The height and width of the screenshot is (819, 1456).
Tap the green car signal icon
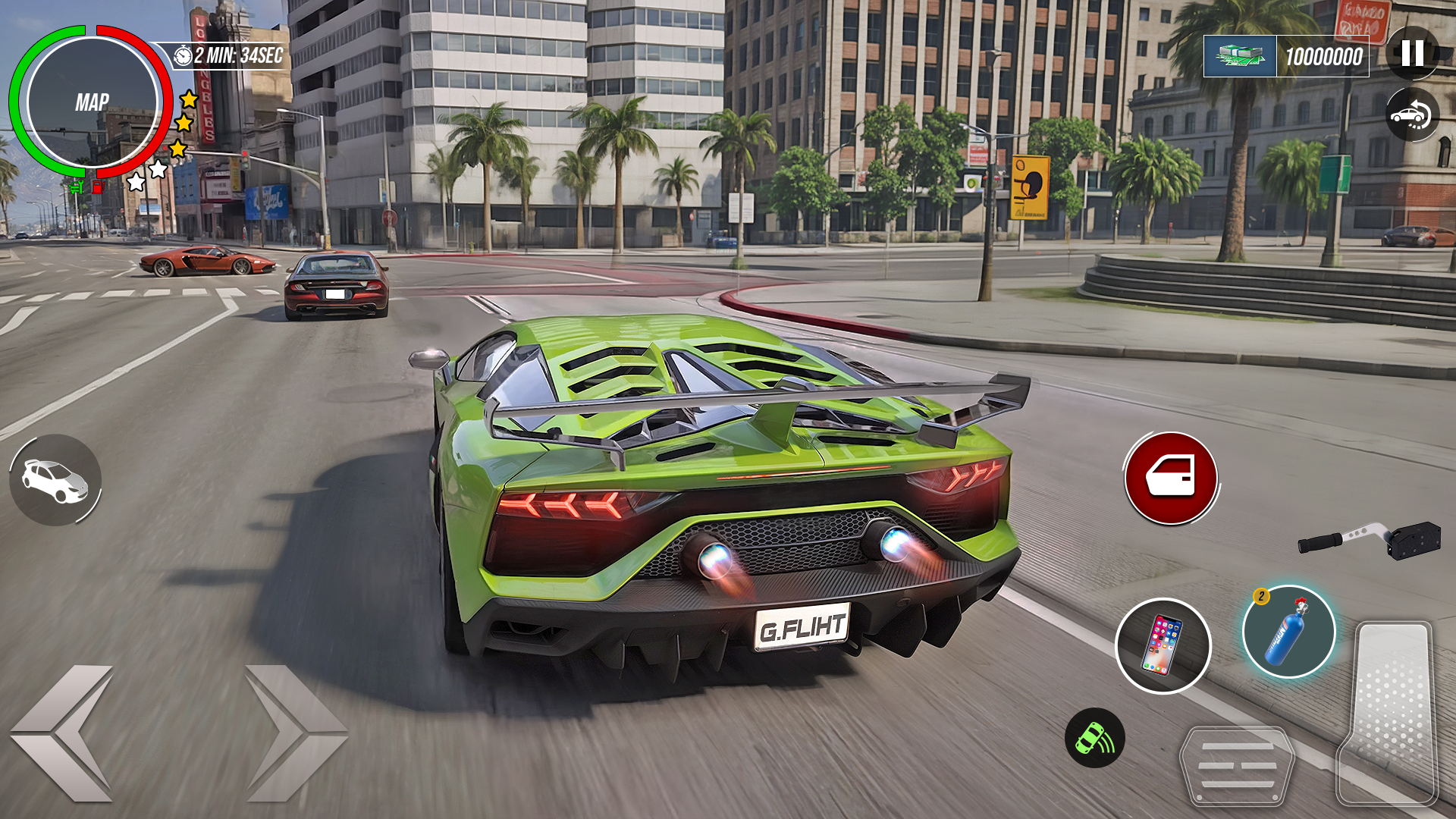click(1094, 738)
